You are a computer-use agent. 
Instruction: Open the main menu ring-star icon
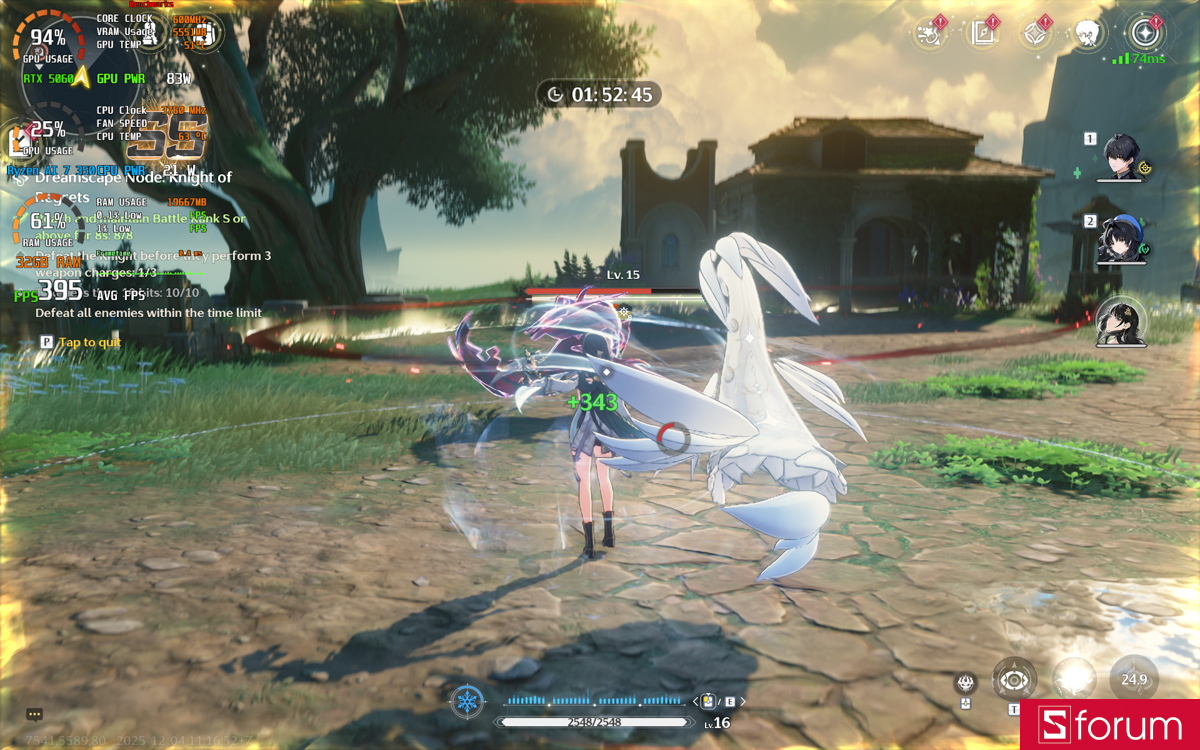pyautogui.click(x=1143, y=33)
